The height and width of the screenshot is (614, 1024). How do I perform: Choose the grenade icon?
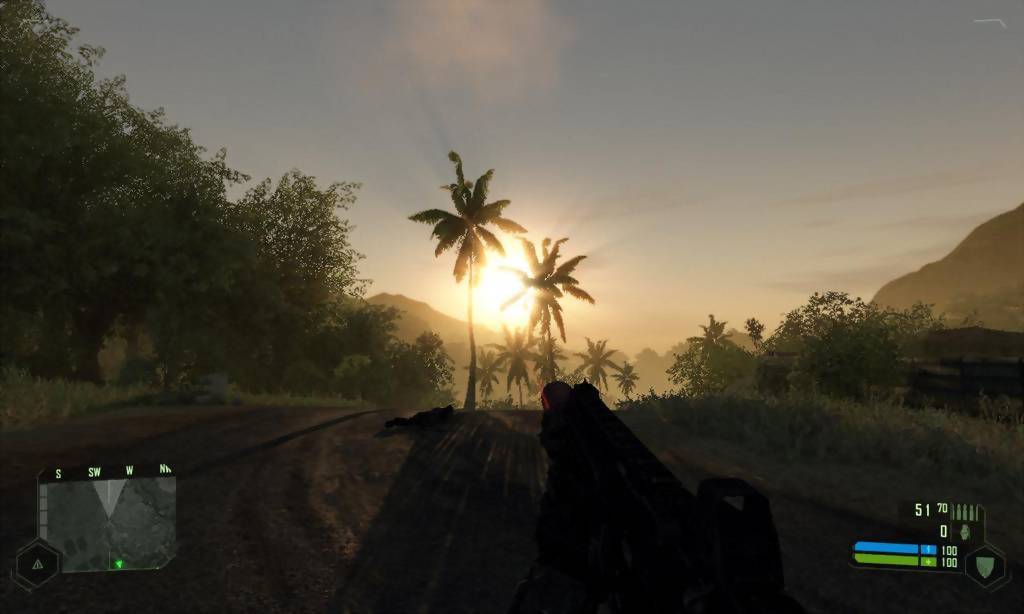[x=966, y=532]
